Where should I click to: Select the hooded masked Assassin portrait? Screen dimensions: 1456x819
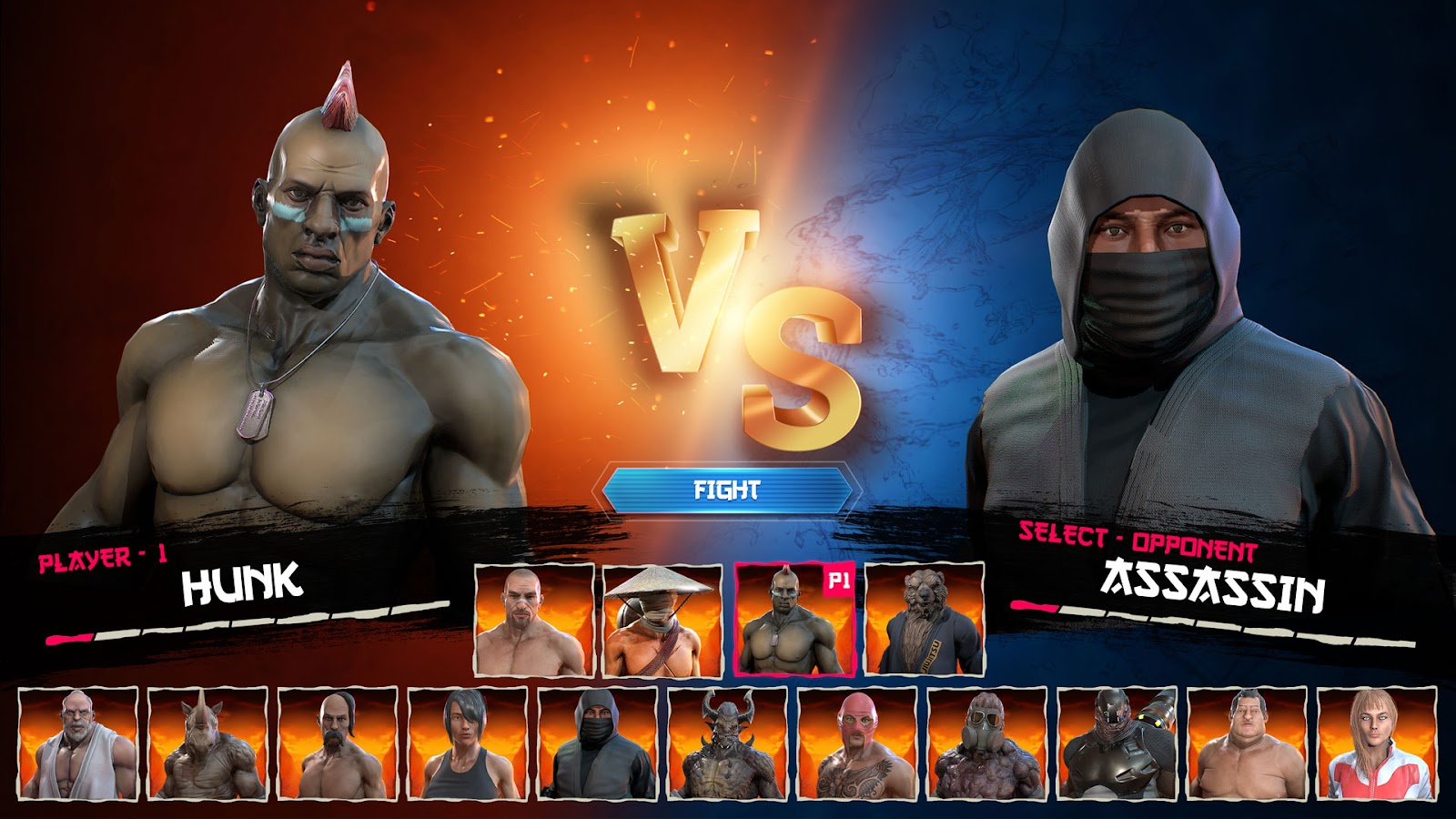[x=598, y=744]
